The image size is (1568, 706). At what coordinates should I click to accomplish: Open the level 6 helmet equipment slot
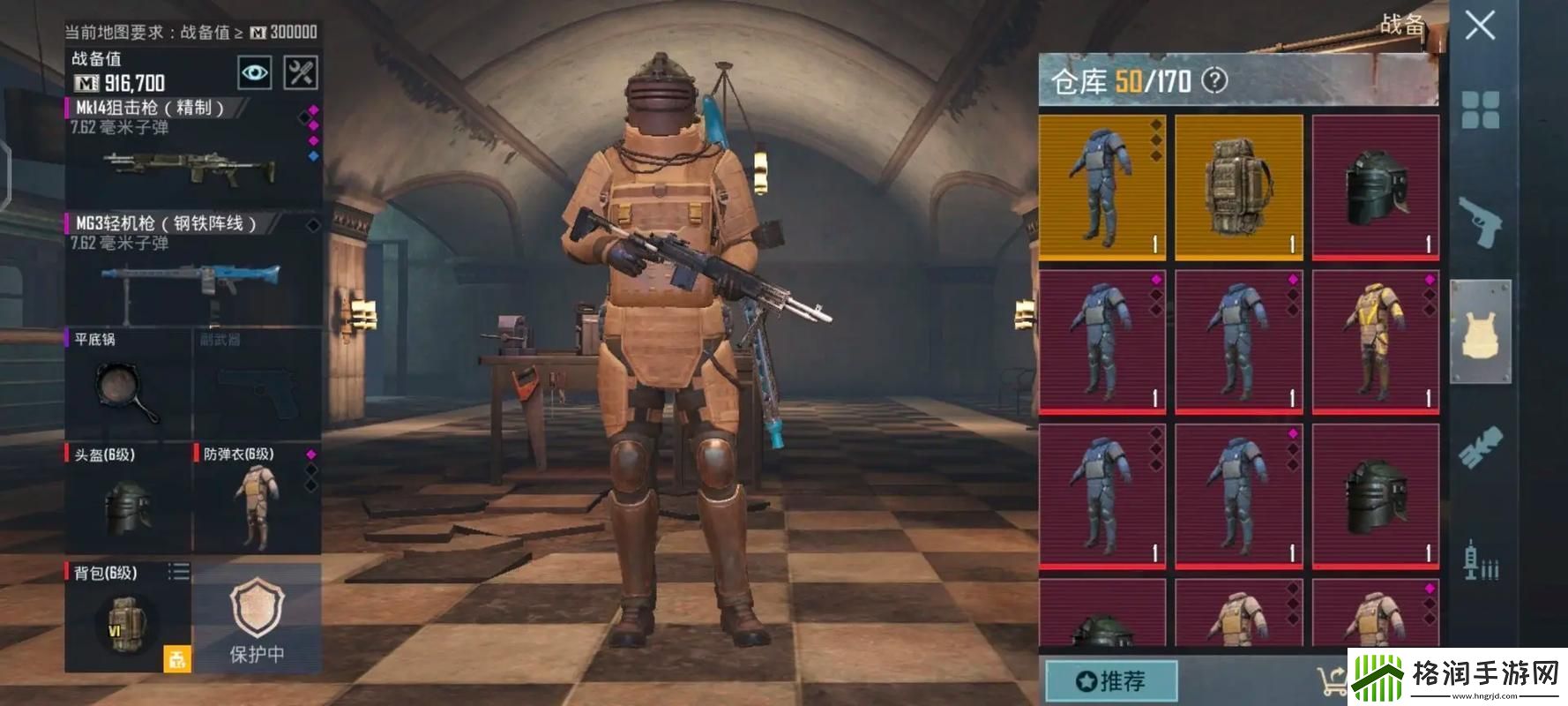[x=127, y=499]
